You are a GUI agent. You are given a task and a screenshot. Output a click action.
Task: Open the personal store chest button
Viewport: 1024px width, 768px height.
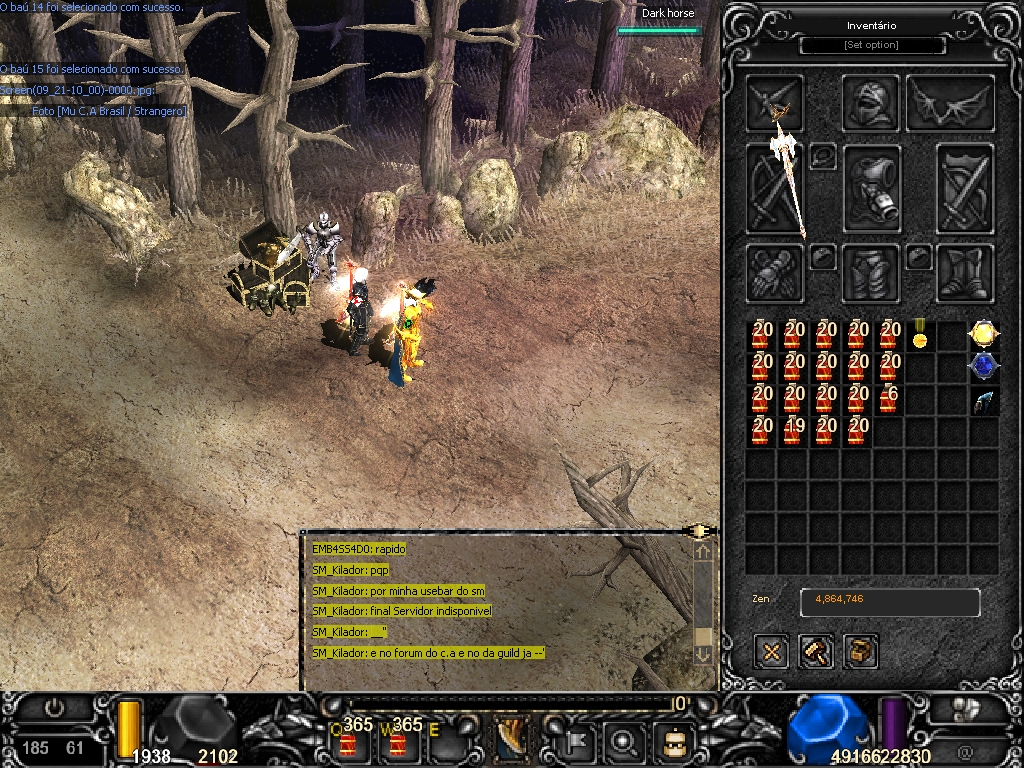click(860, 652)
